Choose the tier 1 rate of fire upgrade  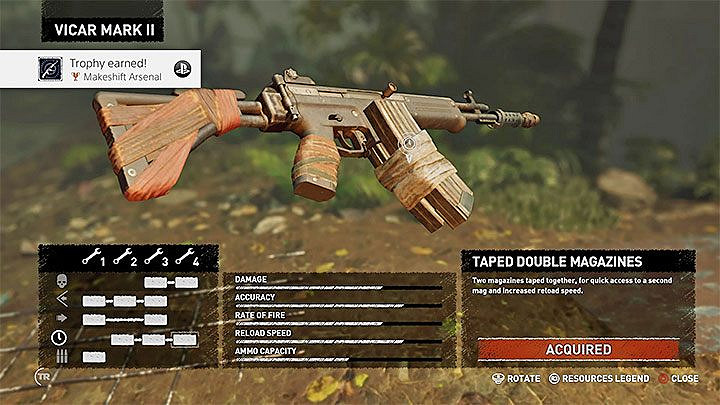tap(94, 320)
